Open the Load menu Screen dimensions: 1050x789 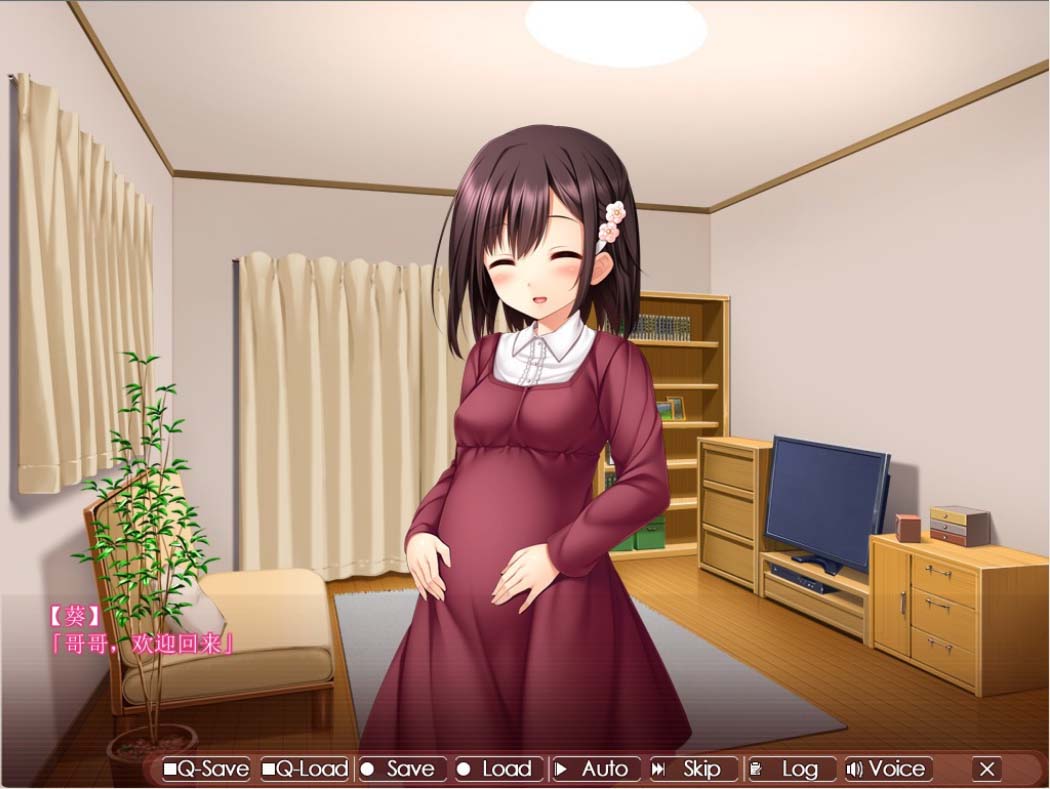point(497,769)
